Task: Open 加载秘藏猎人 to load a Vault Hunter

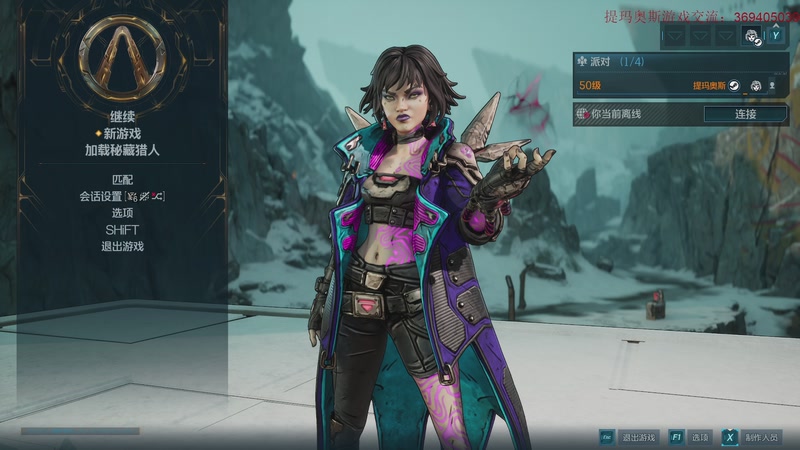Action: [x=123, y=150]
